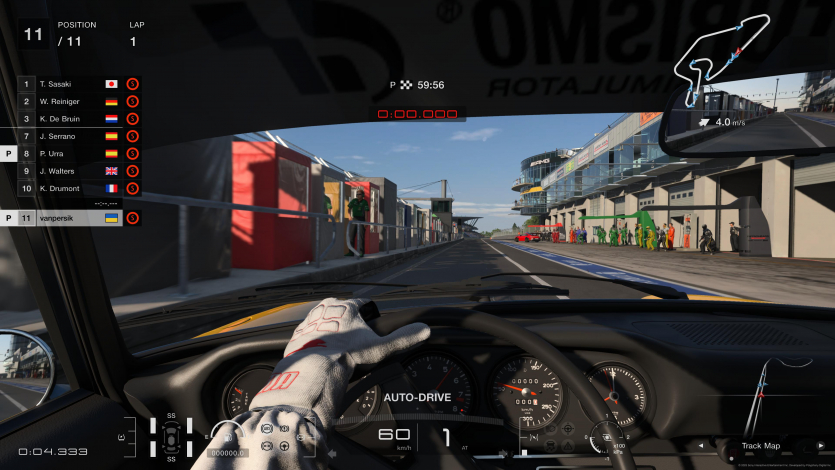Switch to next display with right arrow
The height and width of the screenshot is (470, 835).
coord(820,446)
